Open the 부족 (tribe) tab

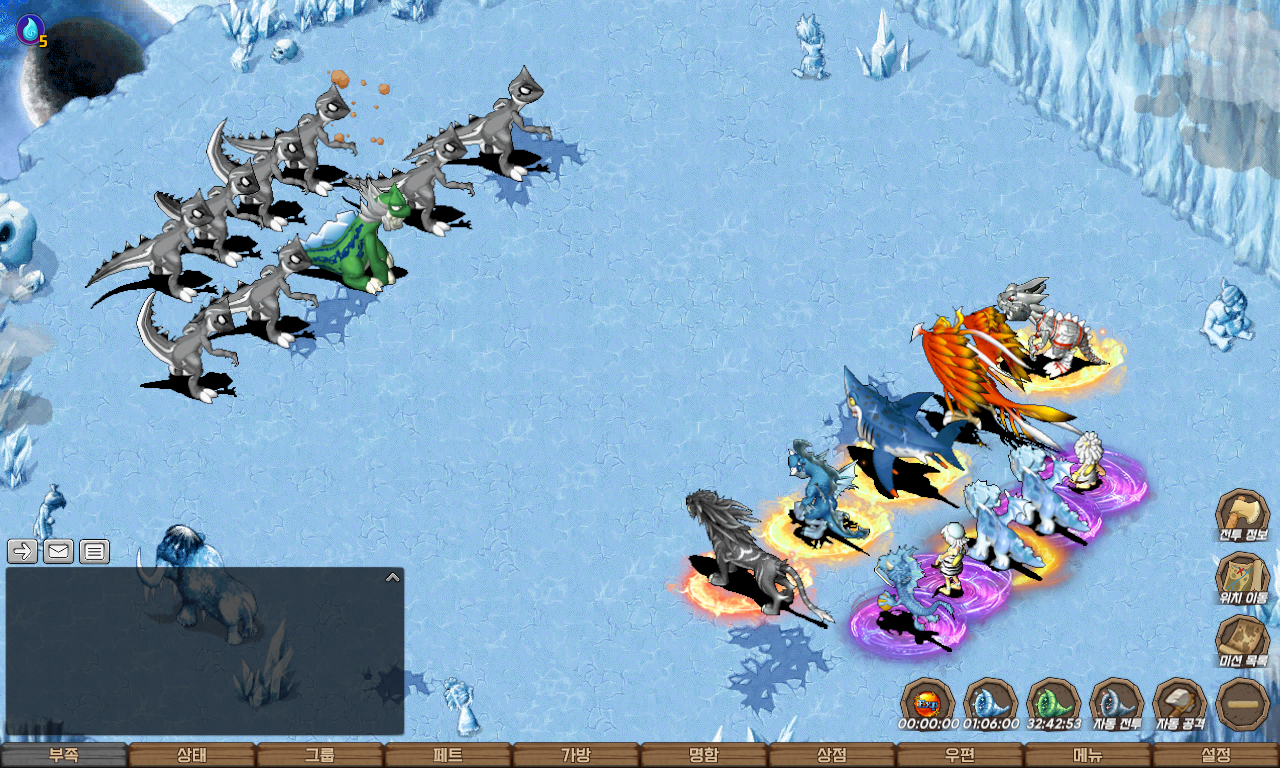click(64, 755)
